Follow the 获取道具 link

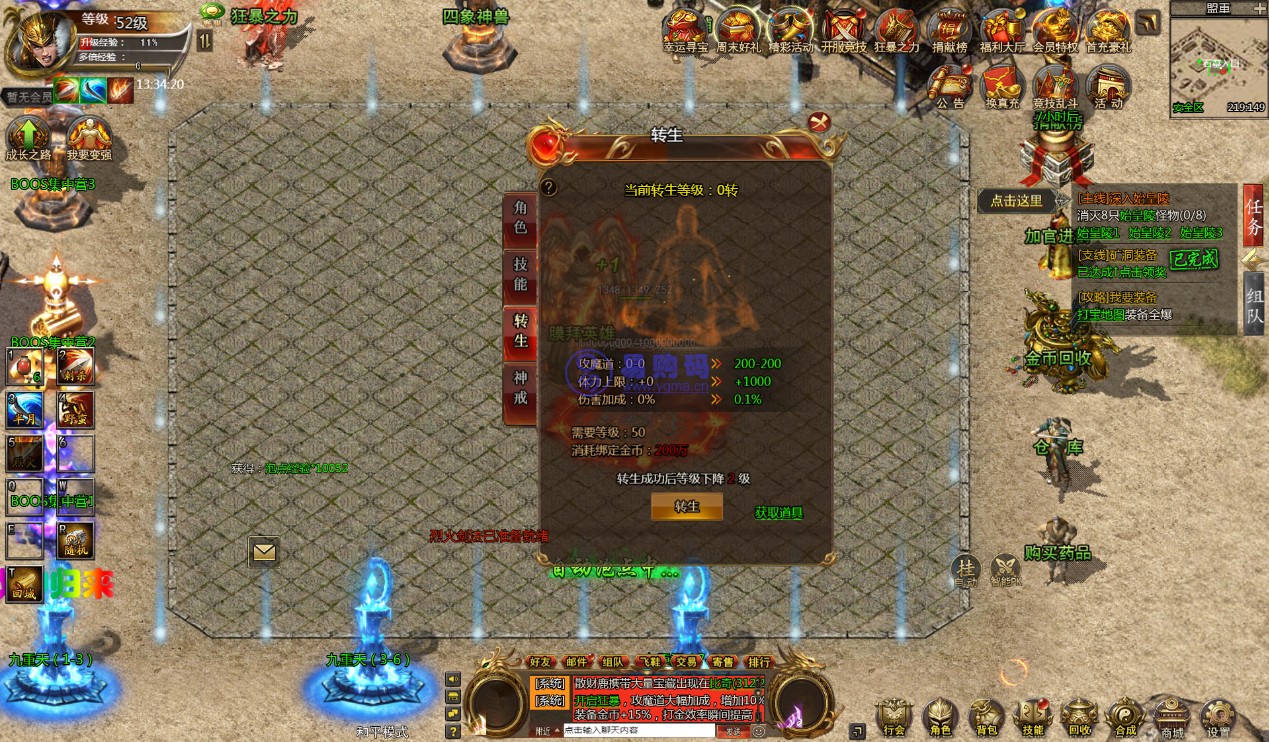point(779,513)
